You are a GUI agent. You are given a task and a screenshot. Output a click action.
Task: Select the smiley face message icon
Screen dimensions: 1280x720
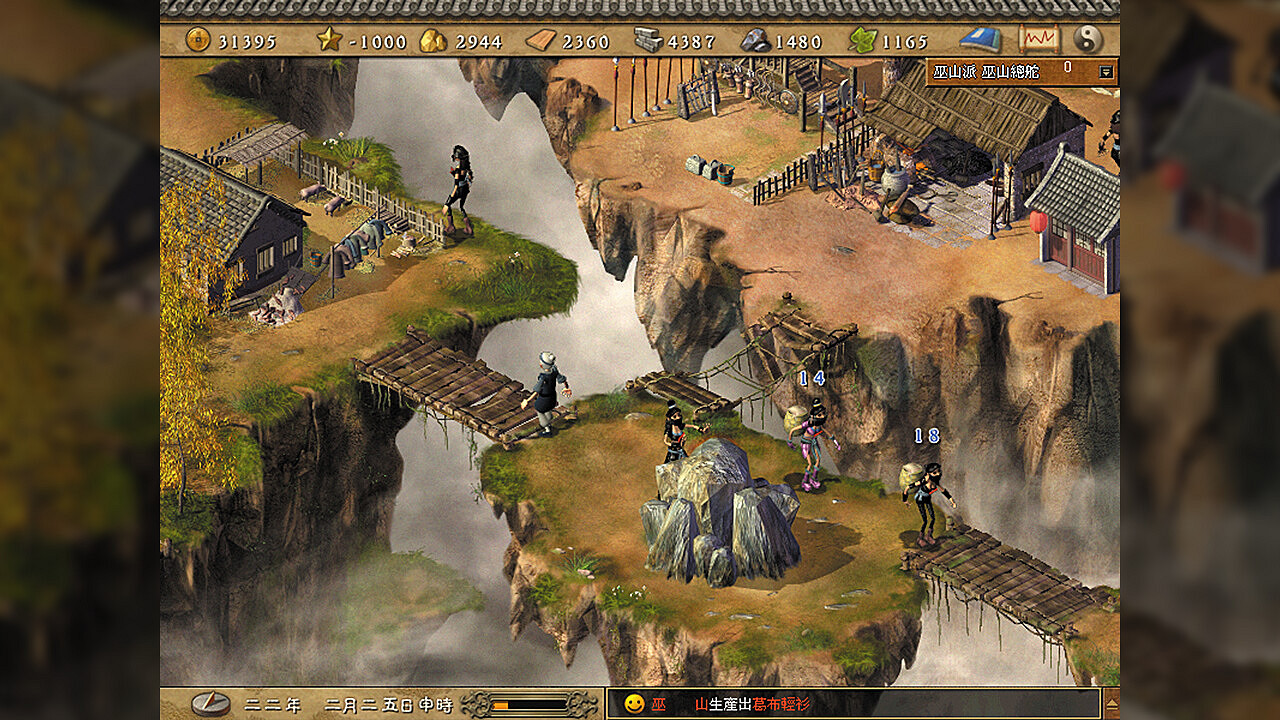(633, 704)
